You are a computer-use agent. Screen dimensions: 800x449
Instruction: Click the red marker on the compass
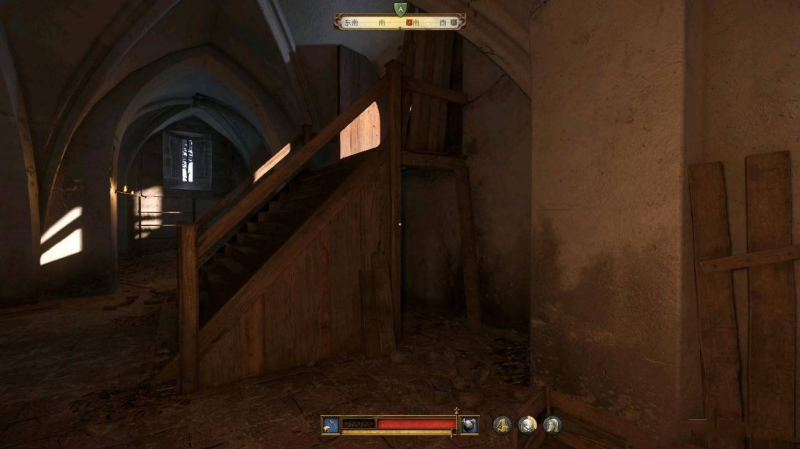pos(409,21)
